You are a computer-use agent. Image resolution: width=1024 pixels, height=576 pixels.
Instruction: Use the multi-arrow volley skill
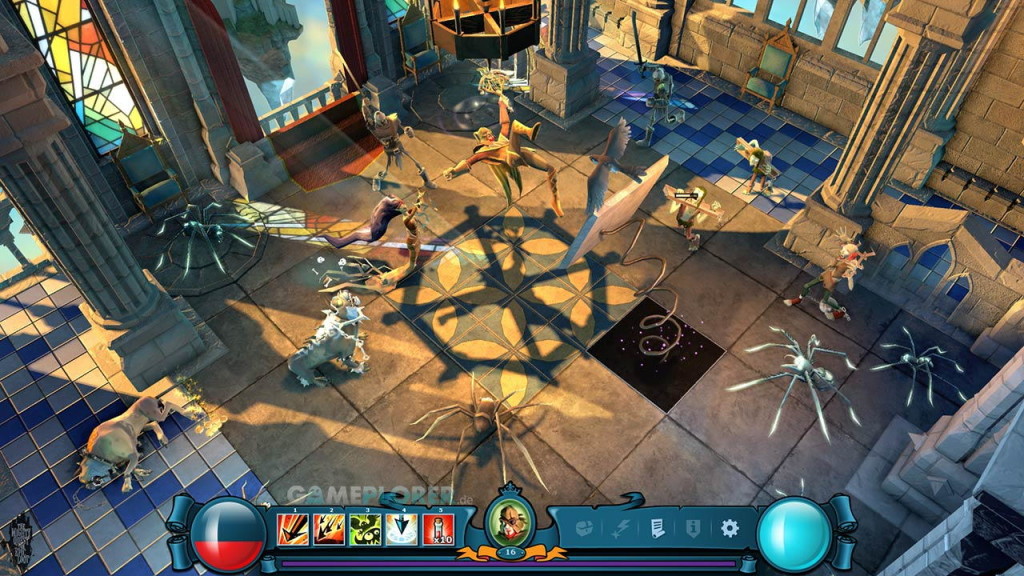(329, 529)
